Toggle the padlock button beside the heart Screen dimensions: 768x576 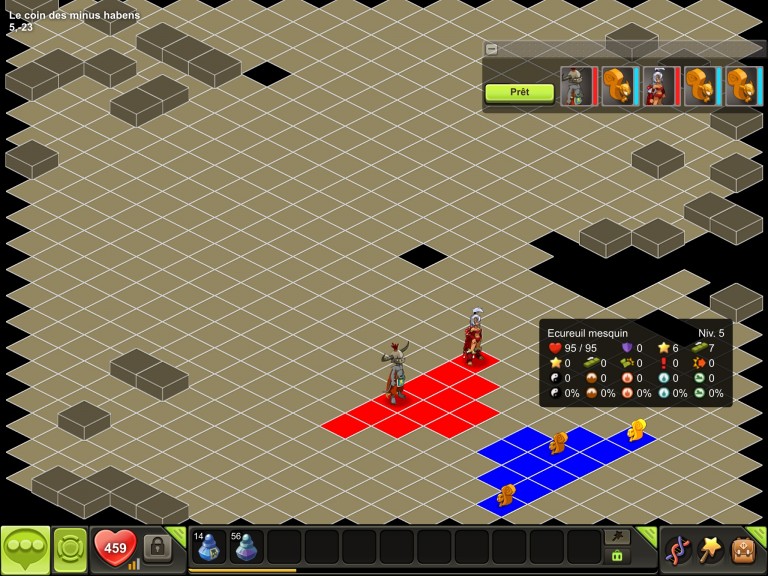pos(157,547)
